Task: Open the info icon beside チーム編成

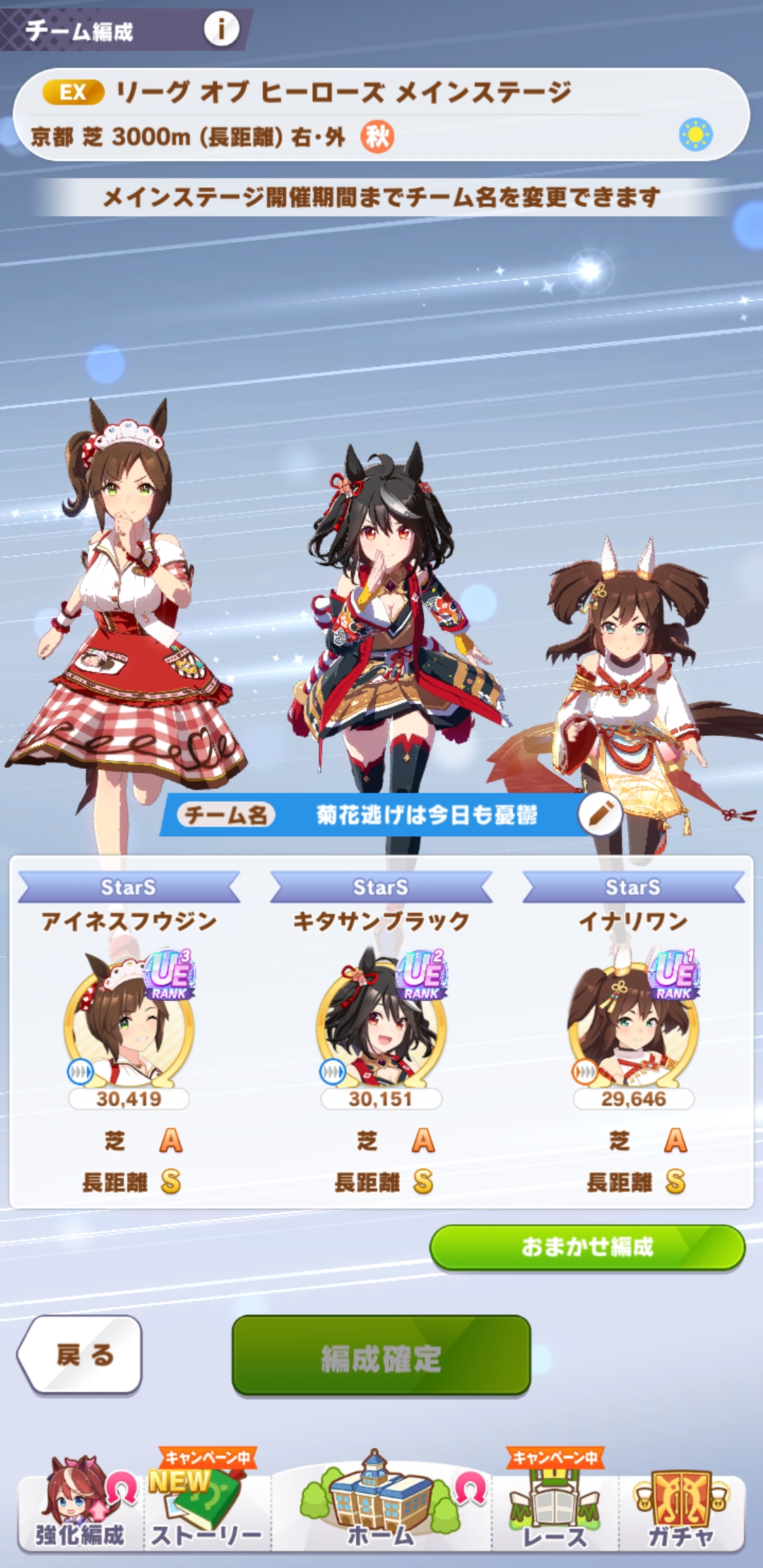Action: (221, 30)
